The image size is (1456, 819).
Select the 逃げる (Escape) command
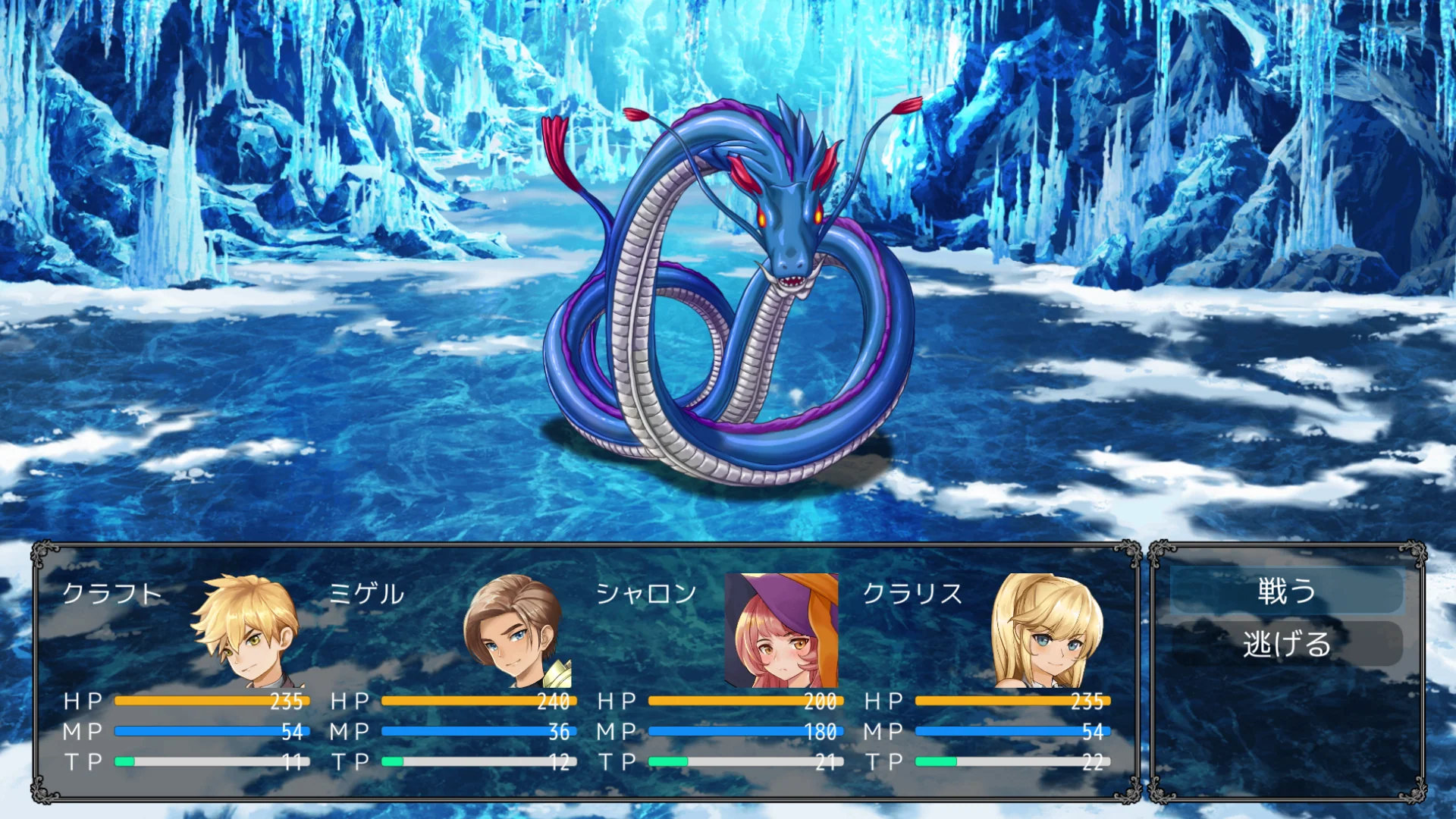coord(1286,644)
